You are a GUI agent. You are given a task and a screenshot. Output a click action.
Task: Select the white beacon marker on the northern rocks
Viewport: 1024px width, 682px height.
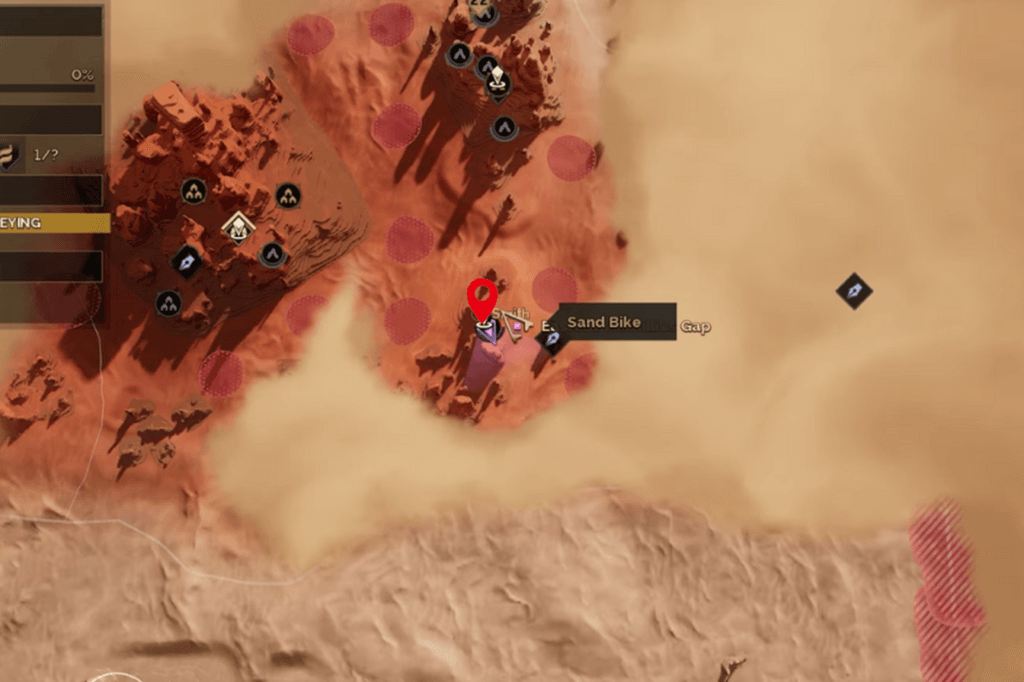point(498,85)
